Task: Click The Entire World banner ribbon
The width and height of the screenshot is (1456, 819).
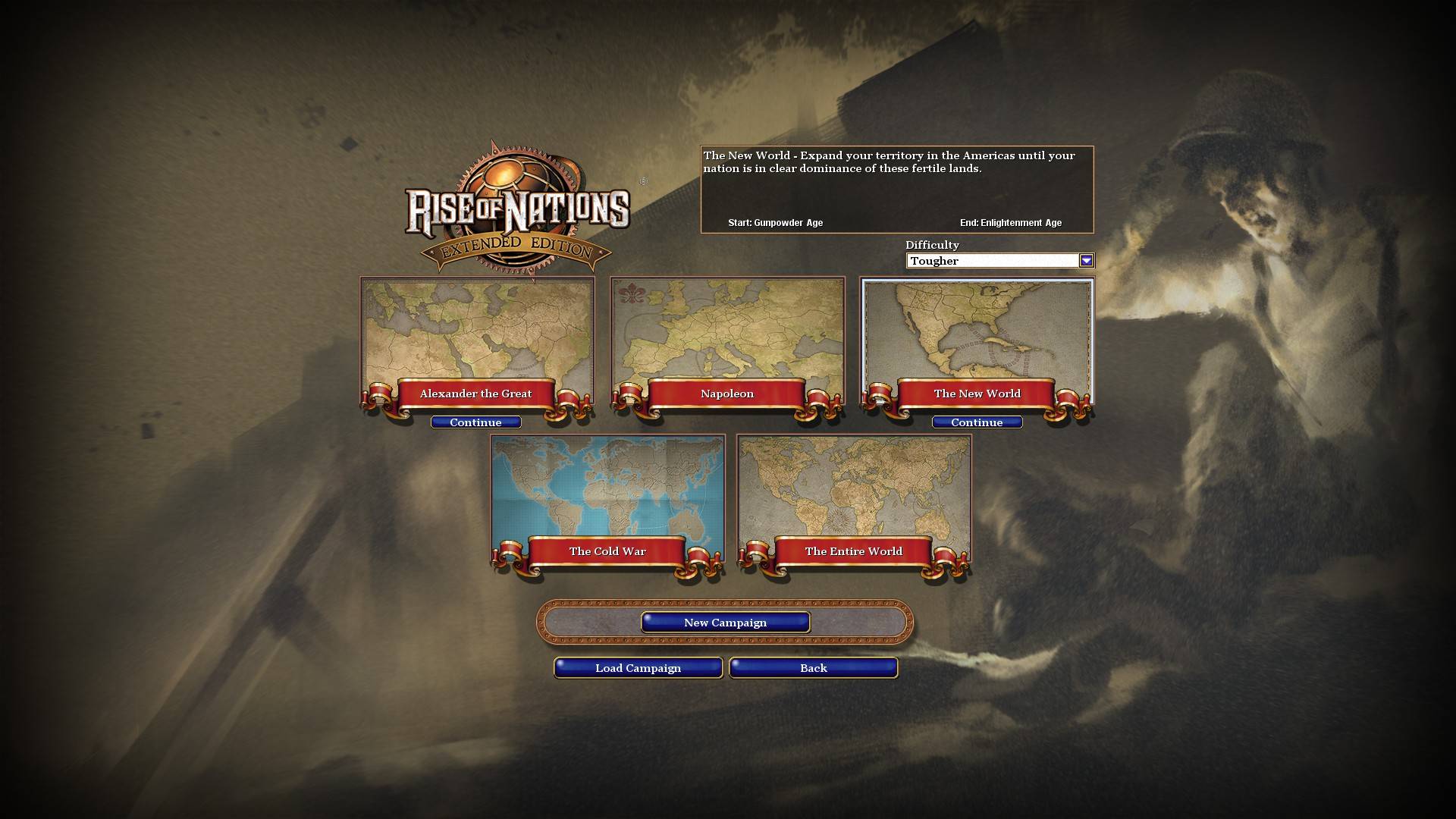Action: tap(855, 551)
